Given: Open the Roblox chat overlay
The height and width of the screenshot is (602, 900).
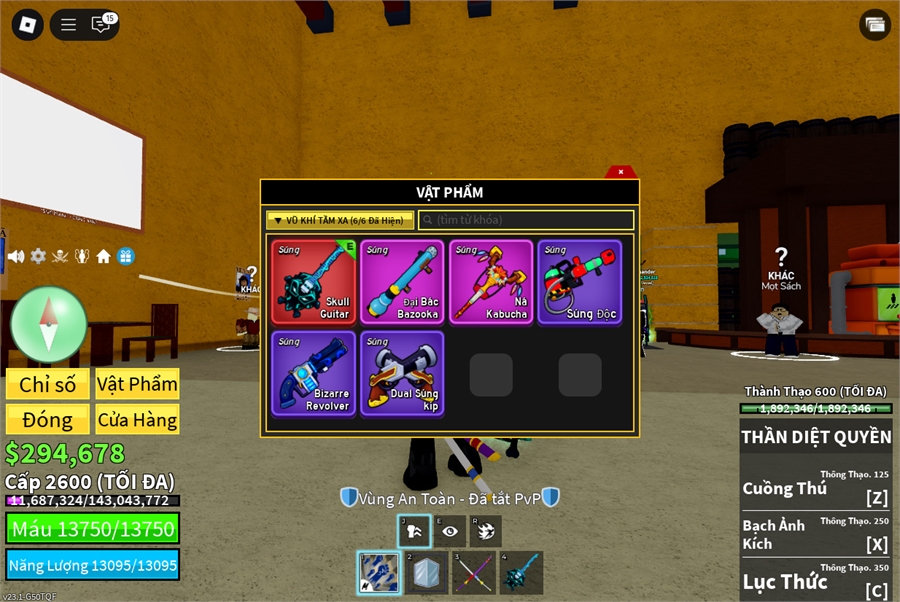Looking at the screenshot, I should pyautogui.click(x=101, y=25).
